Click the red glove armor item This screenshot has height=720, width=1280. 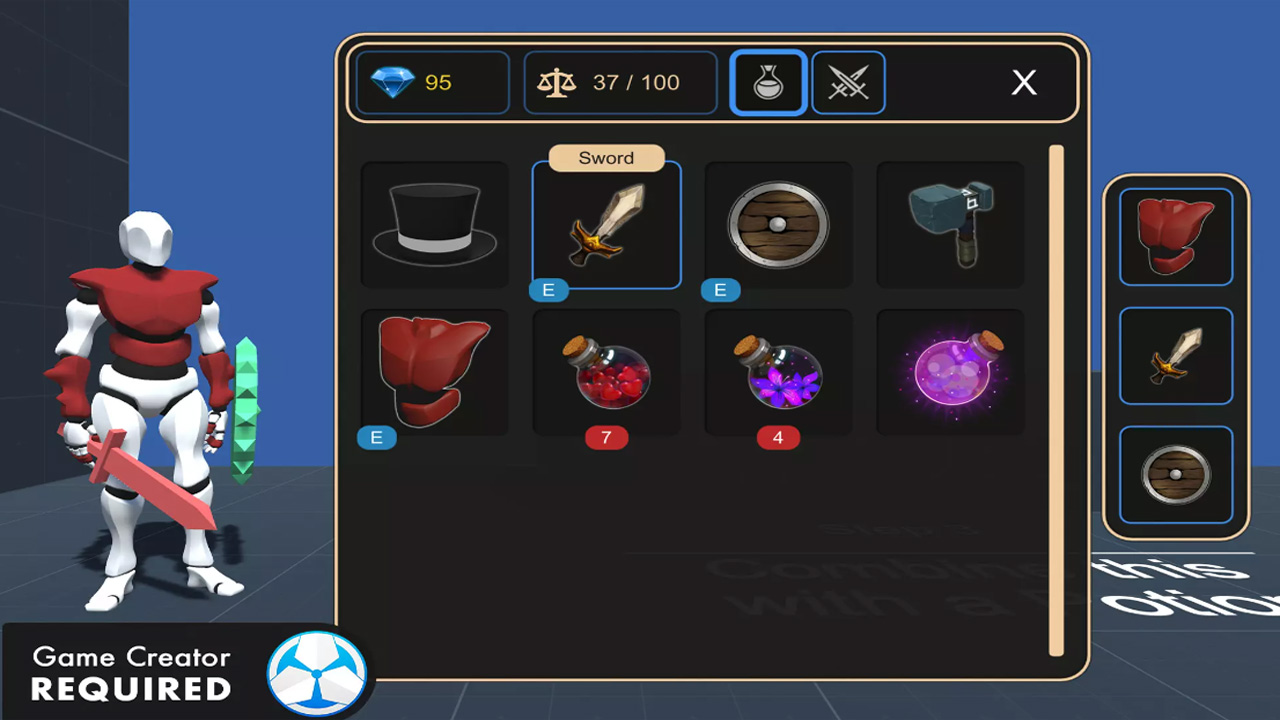[433, 373]
